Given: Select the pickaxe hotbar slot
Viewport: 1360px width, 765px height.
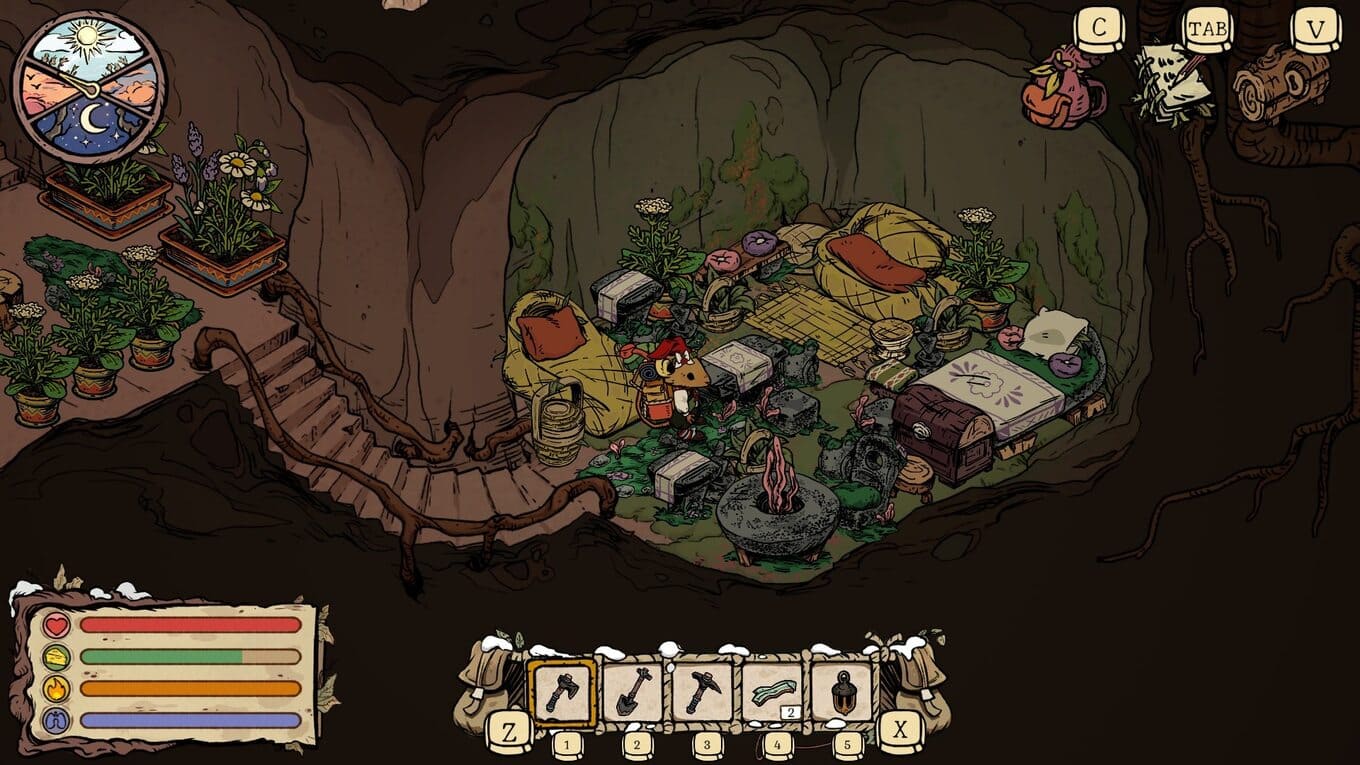Looking at the screenshot, I should (x=702, y=691).
